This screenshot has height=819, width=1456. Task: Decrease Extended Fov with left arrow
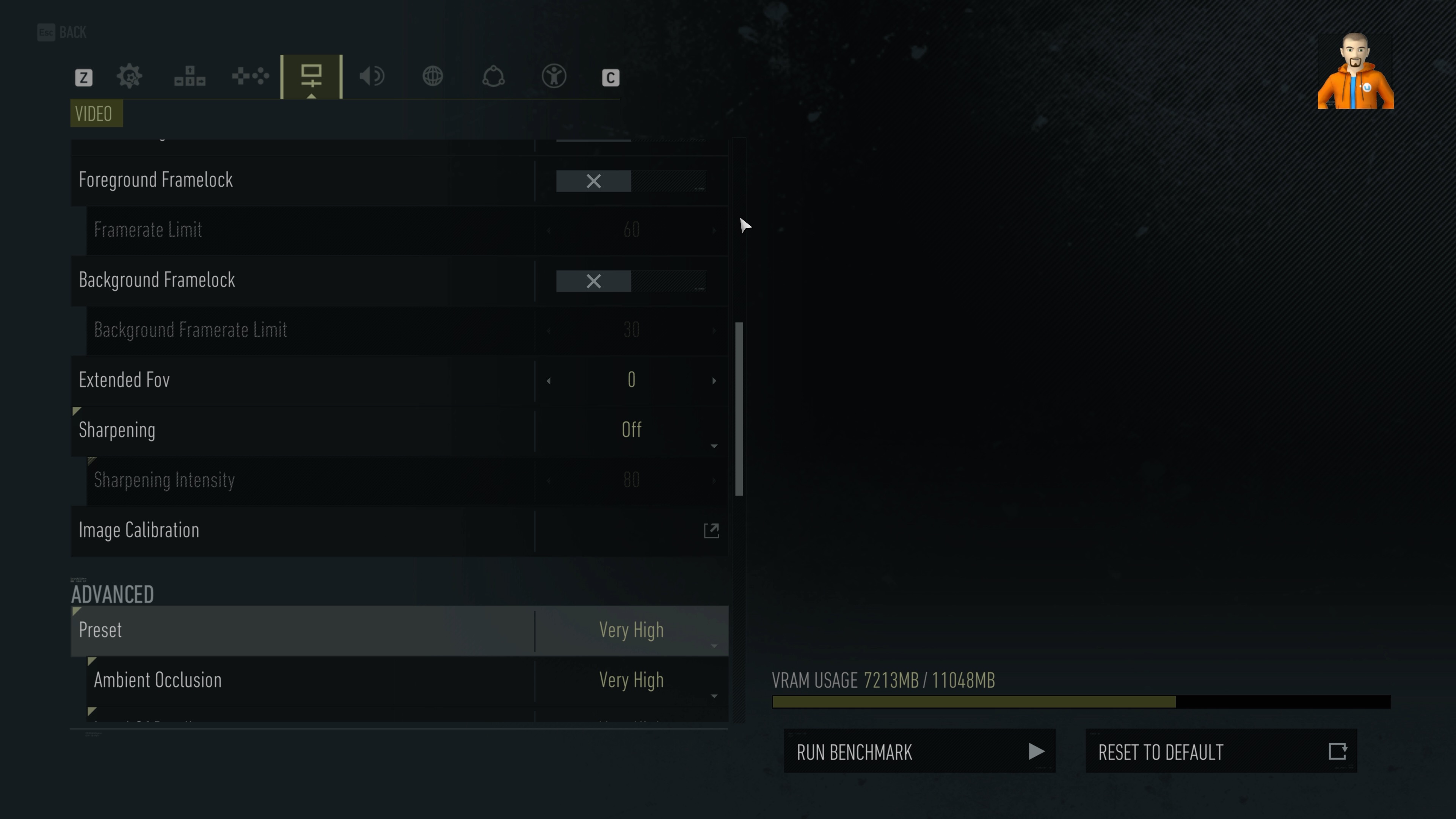tap(548, 380)
